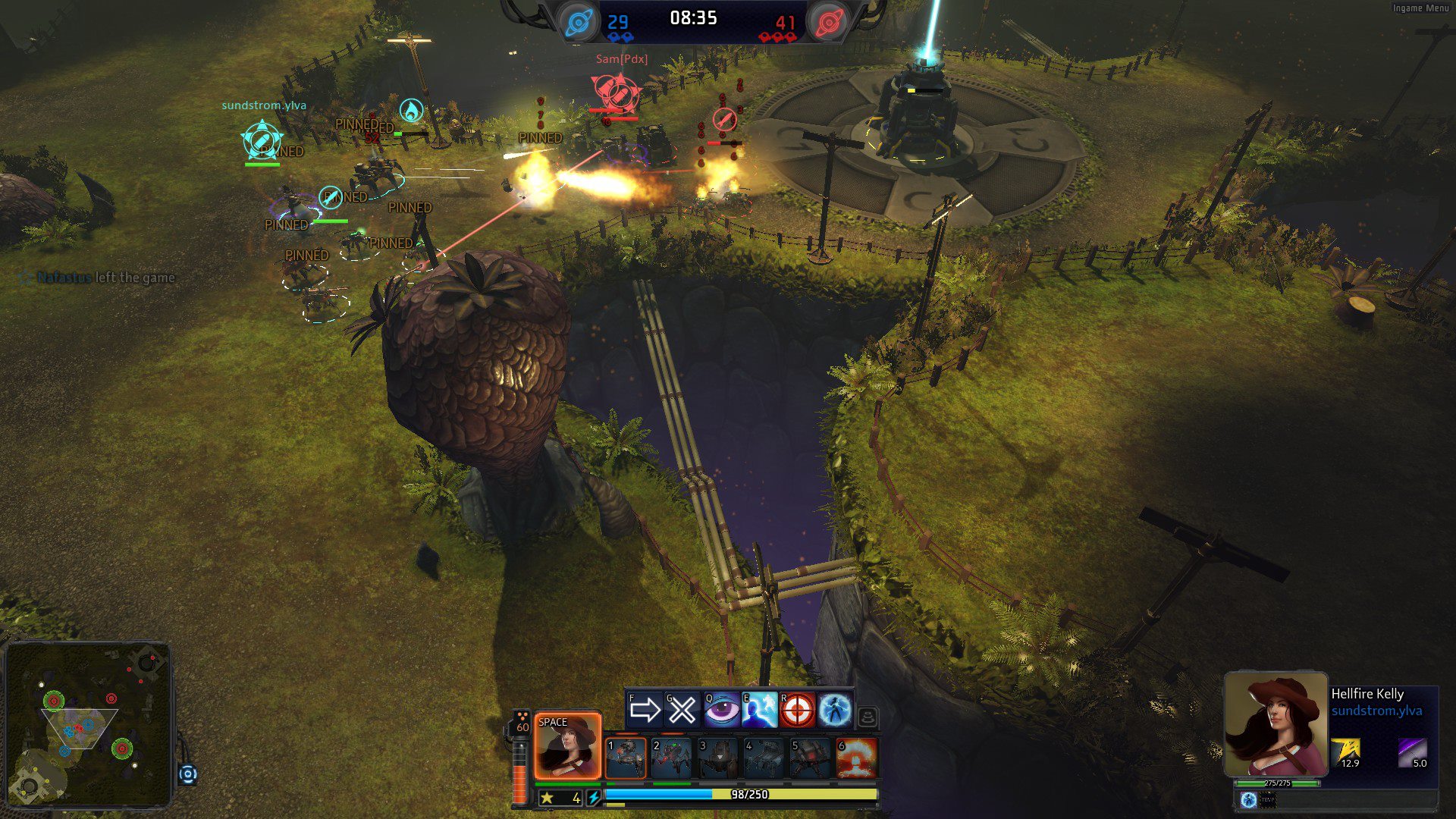Click the lightning bolt energy icon
Screen dimensions: 1456x819
[594, 797]
